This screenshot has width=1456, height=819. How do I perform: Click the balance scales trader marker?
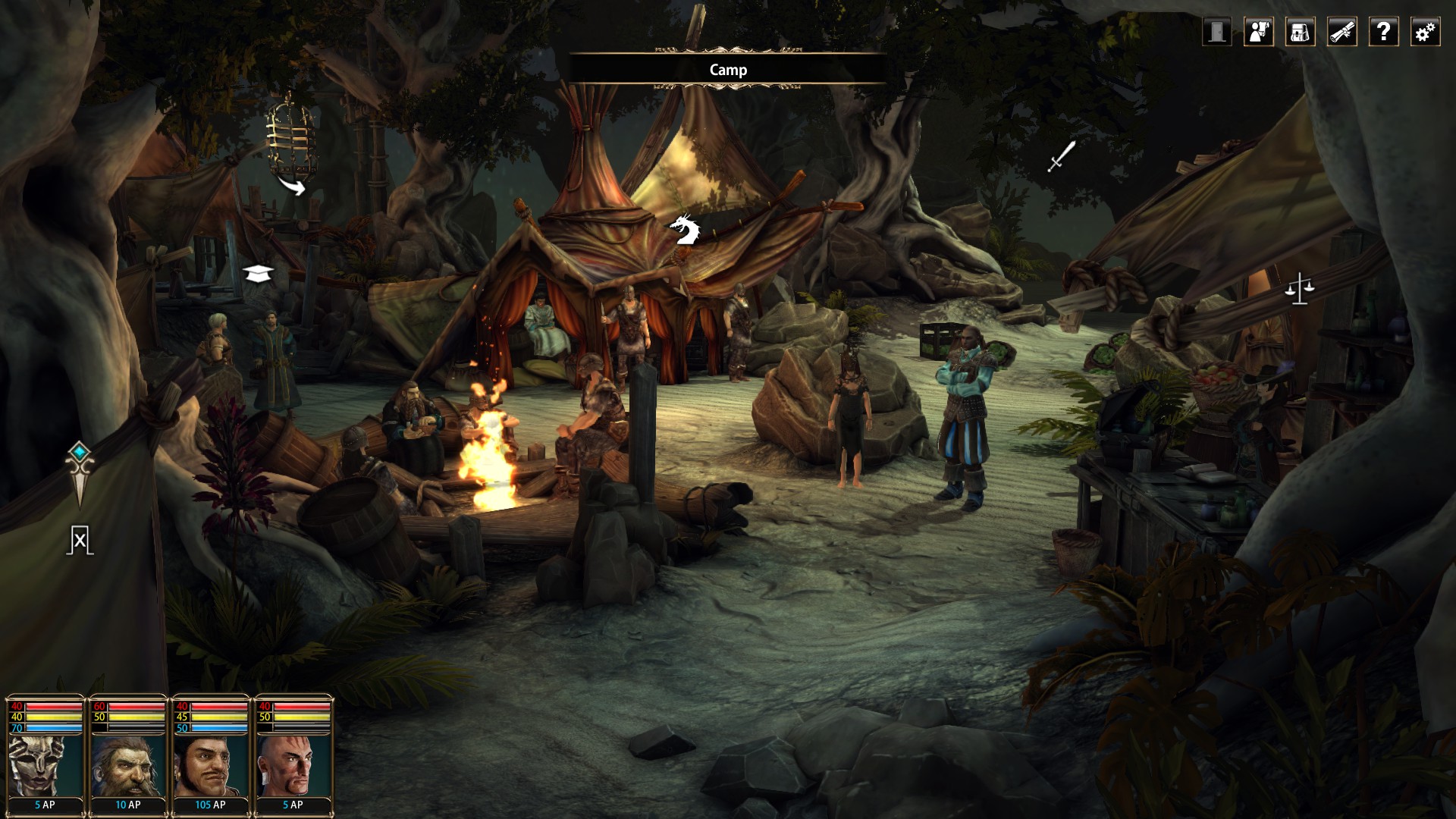pyautogui.click(x=1298, y=288)
